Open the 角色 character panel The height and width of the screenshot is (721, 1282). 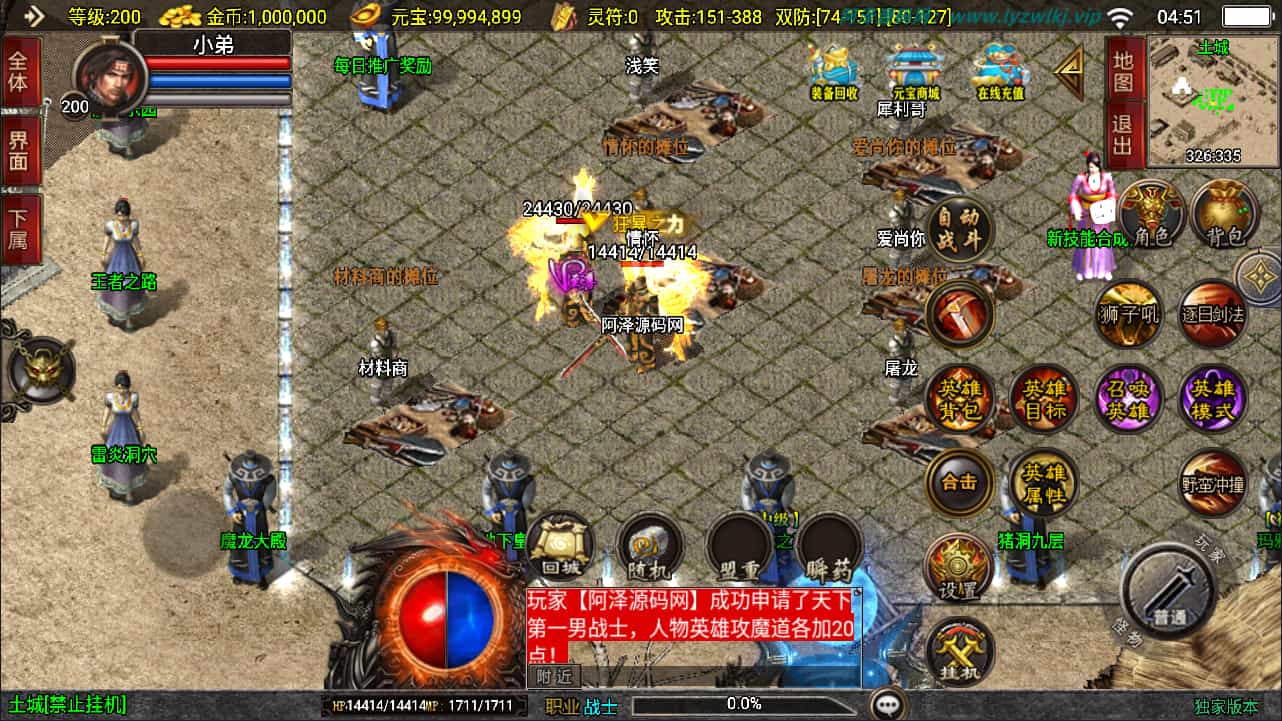click(x=1151, y=214)
